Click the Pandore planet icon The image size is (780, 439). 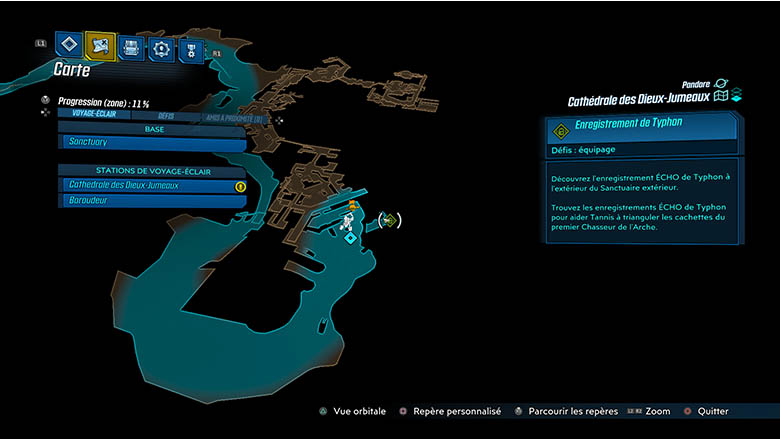tap(721, 86)
